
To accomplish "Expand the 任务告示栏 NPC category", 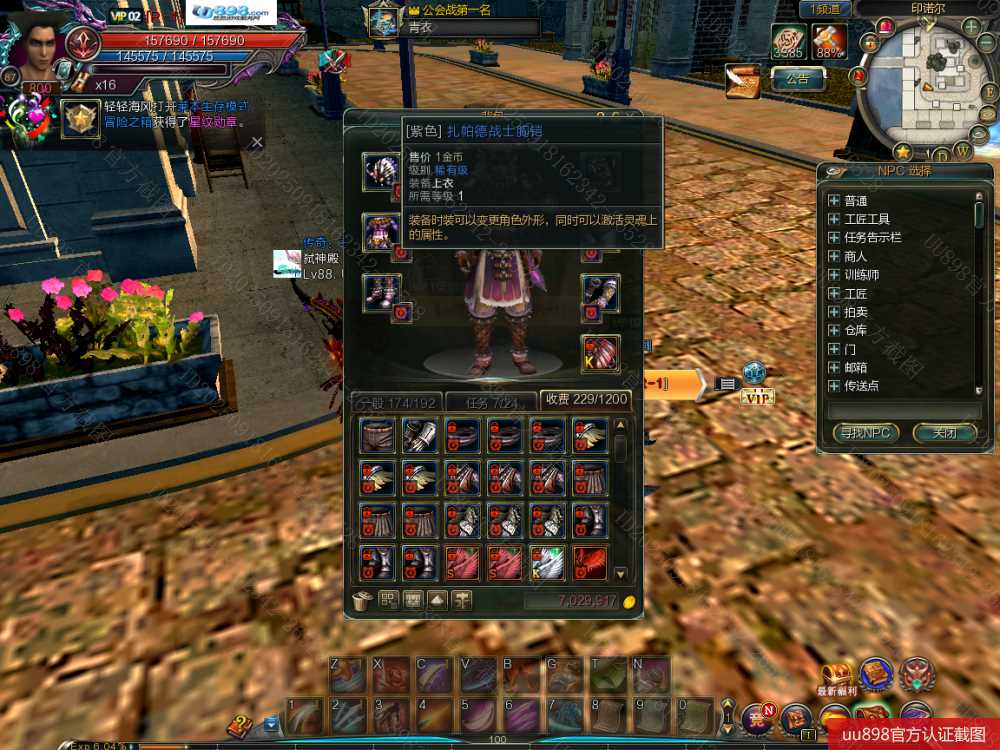I will pos(834,237).
